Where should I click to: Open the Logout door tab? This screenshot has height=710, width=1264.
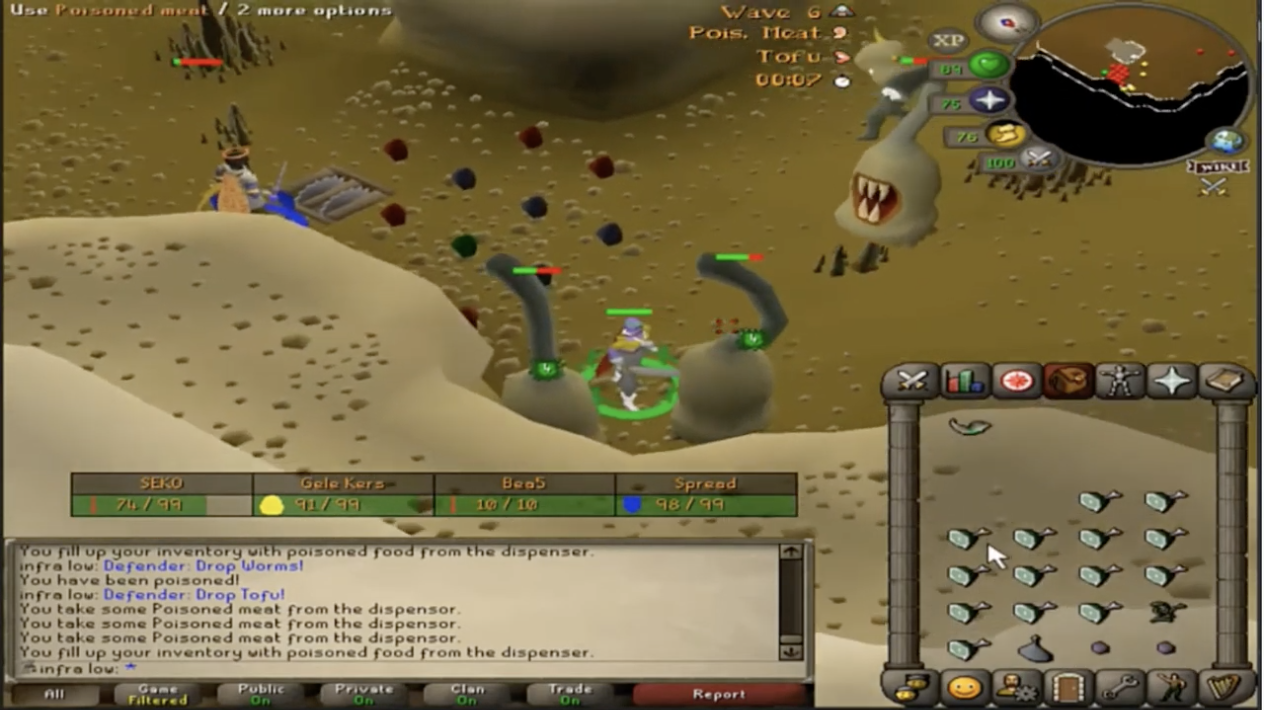(1068, 688)
